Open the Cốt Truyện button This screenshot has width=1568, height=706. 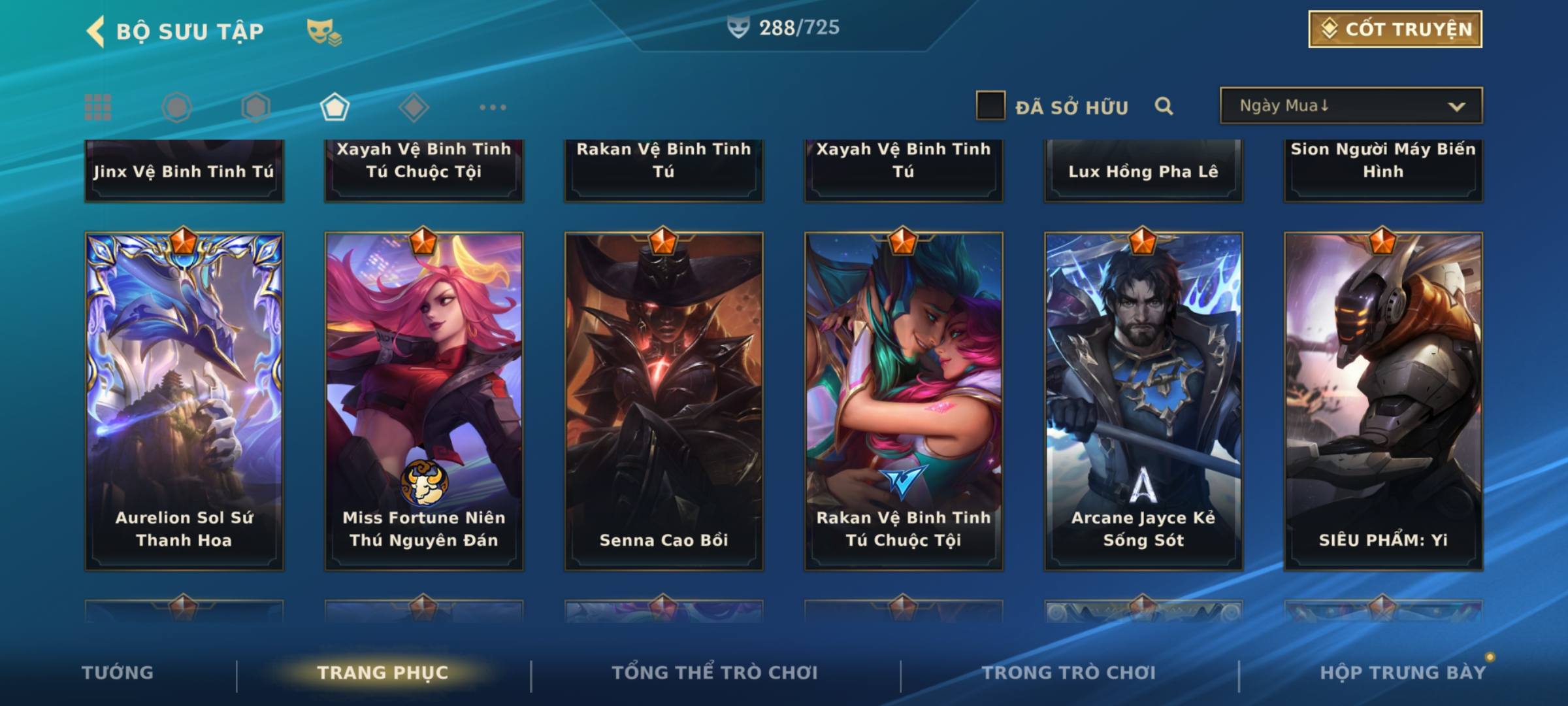(1394, 29)
